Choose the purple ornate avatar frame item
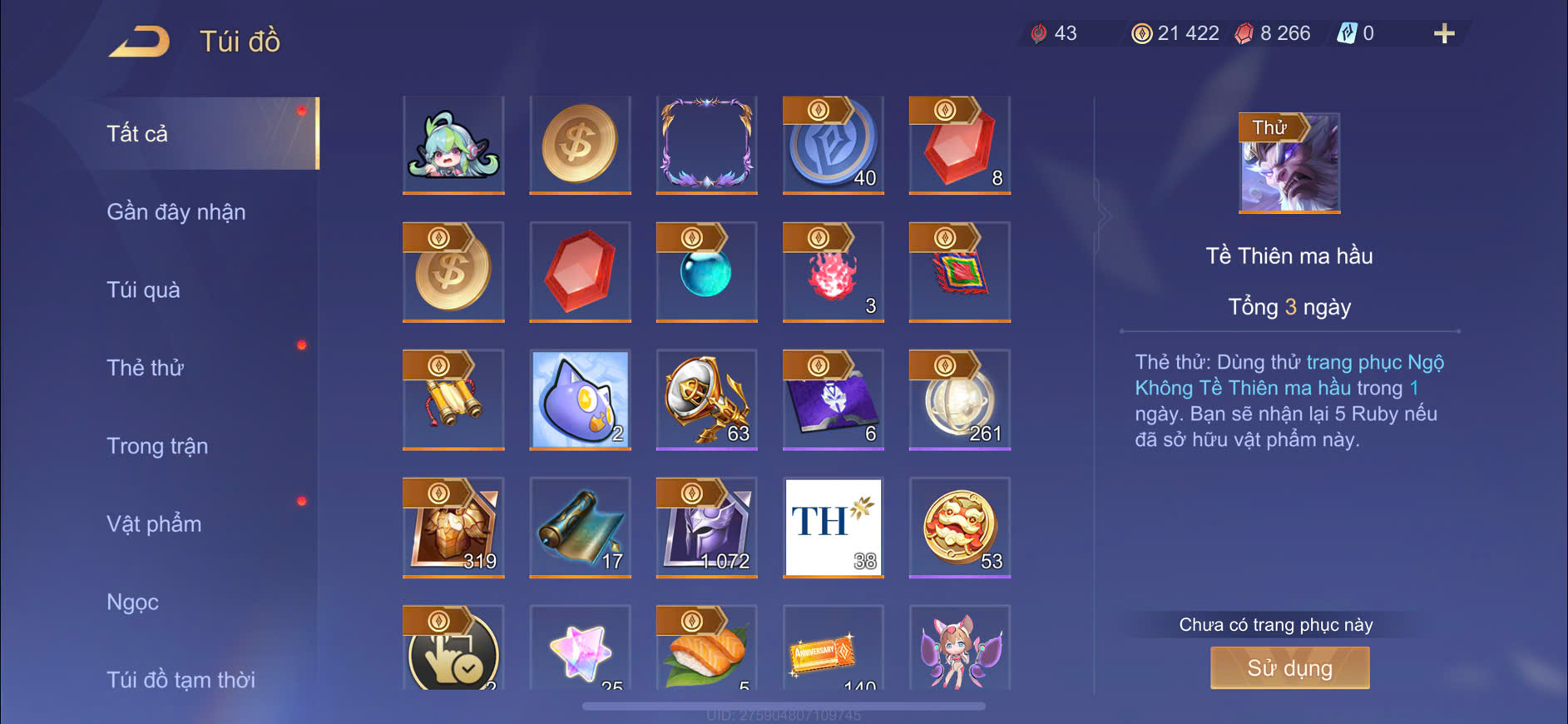 coord(706,145)
